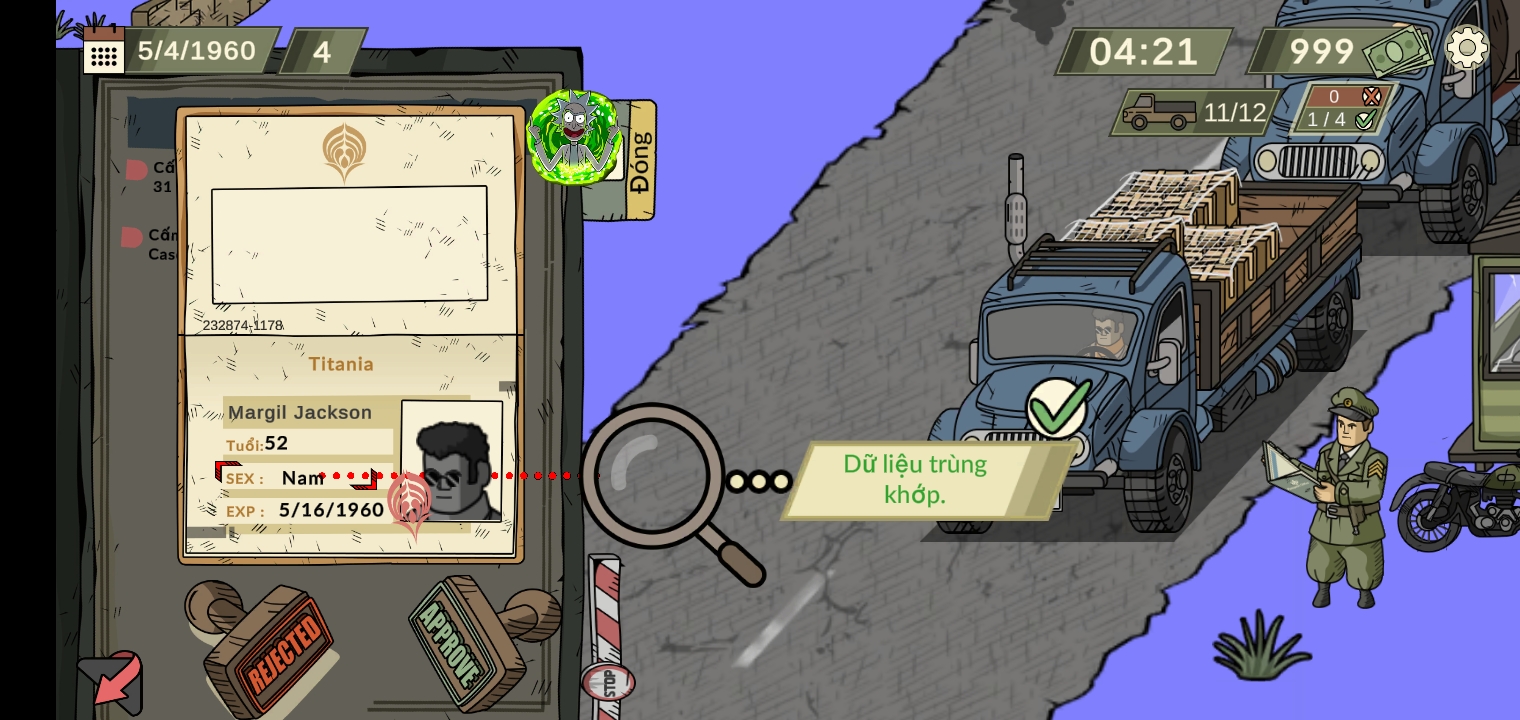
Task: Select the name Margil Jackson on passport
Action: (300, 412)
